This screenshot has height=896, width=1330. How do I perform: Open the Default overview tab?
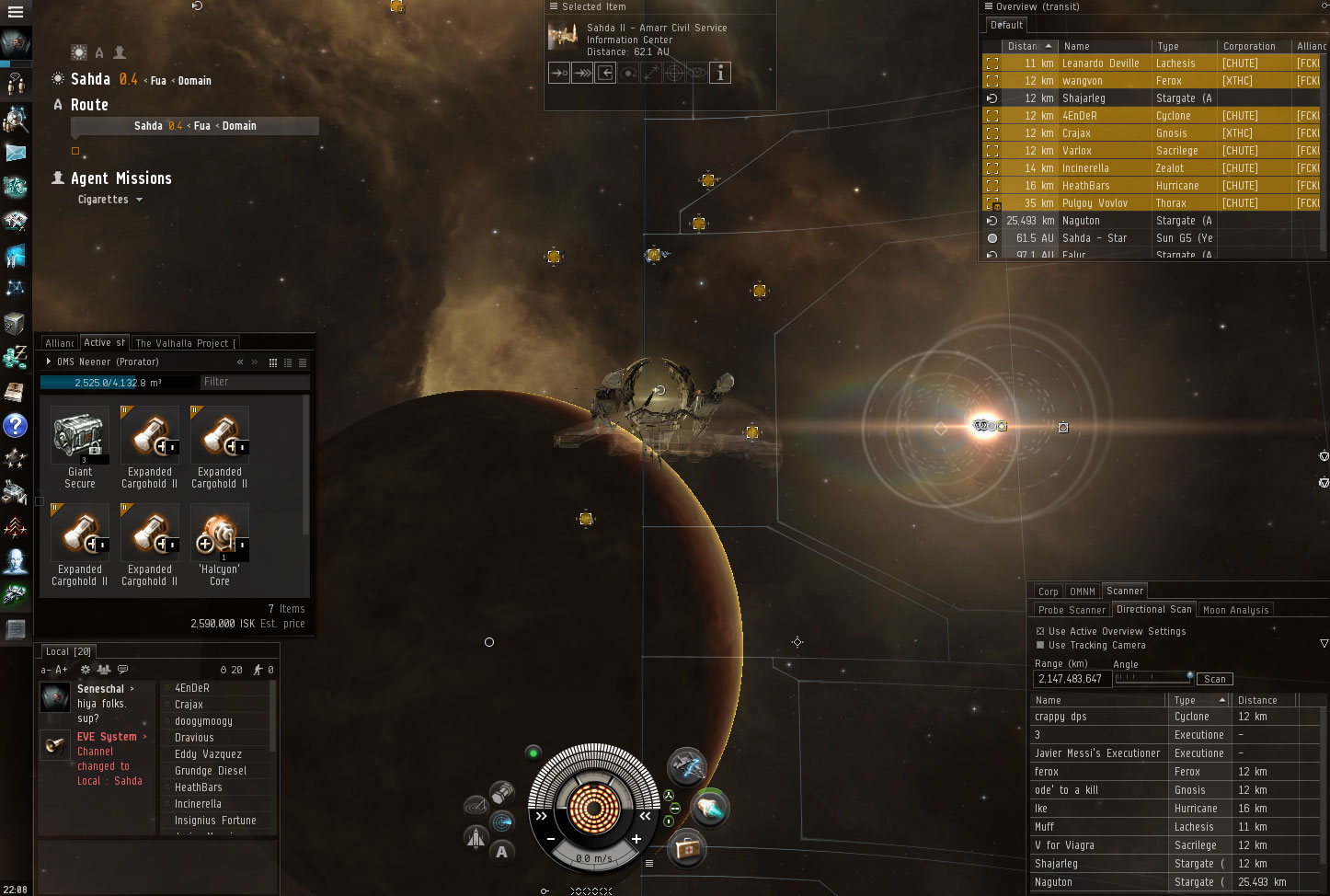[1006, 25]
